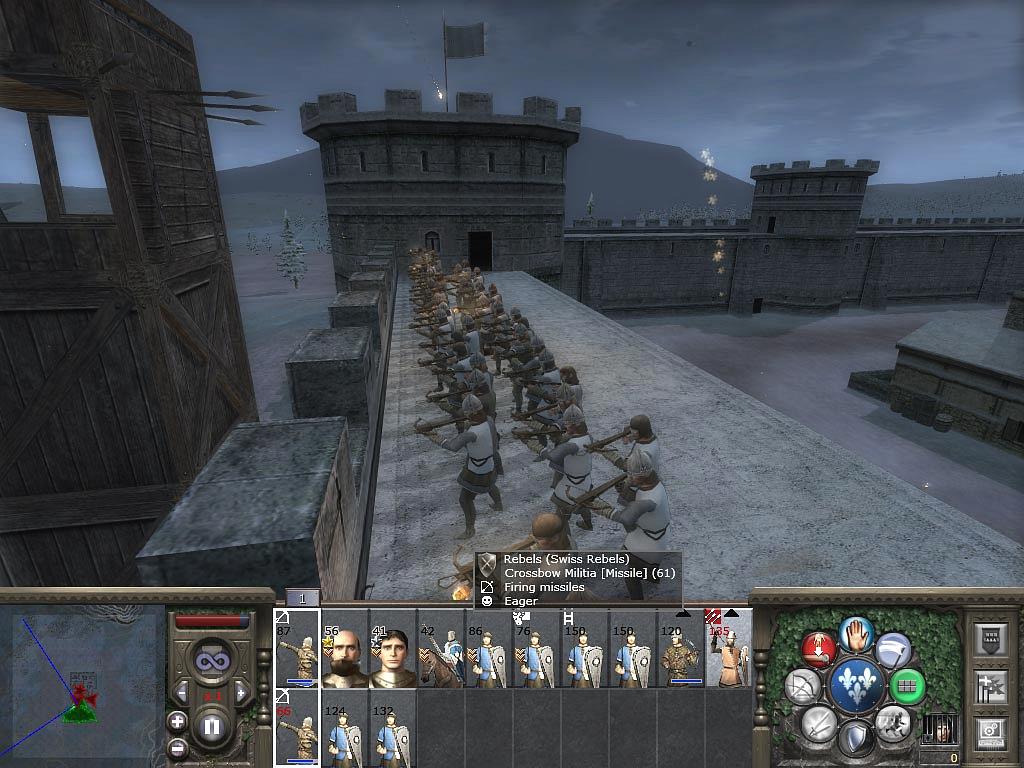The width and height of the screenshot is (1024, 768).
Task: Choose the cavalry unit card with 42 men
Action: coord(441,650)
